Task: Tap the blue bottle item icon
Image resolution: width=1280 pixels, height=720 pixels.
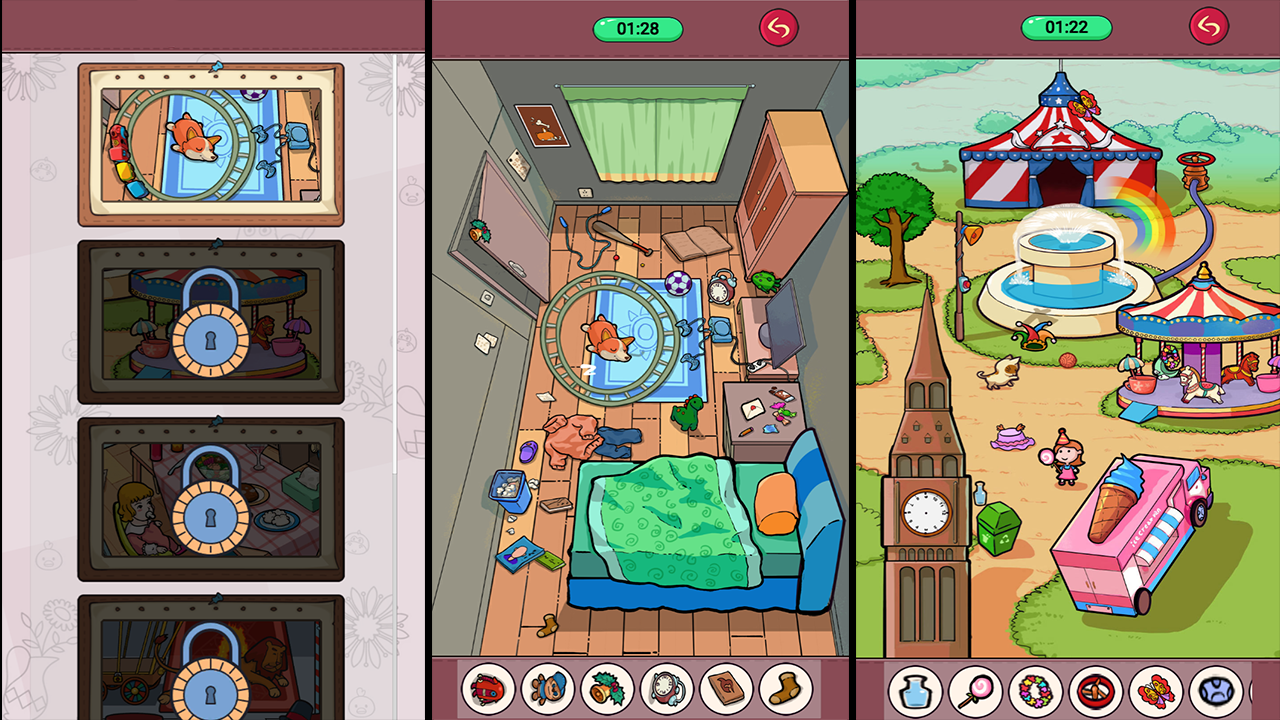Action: pos(915,688)
